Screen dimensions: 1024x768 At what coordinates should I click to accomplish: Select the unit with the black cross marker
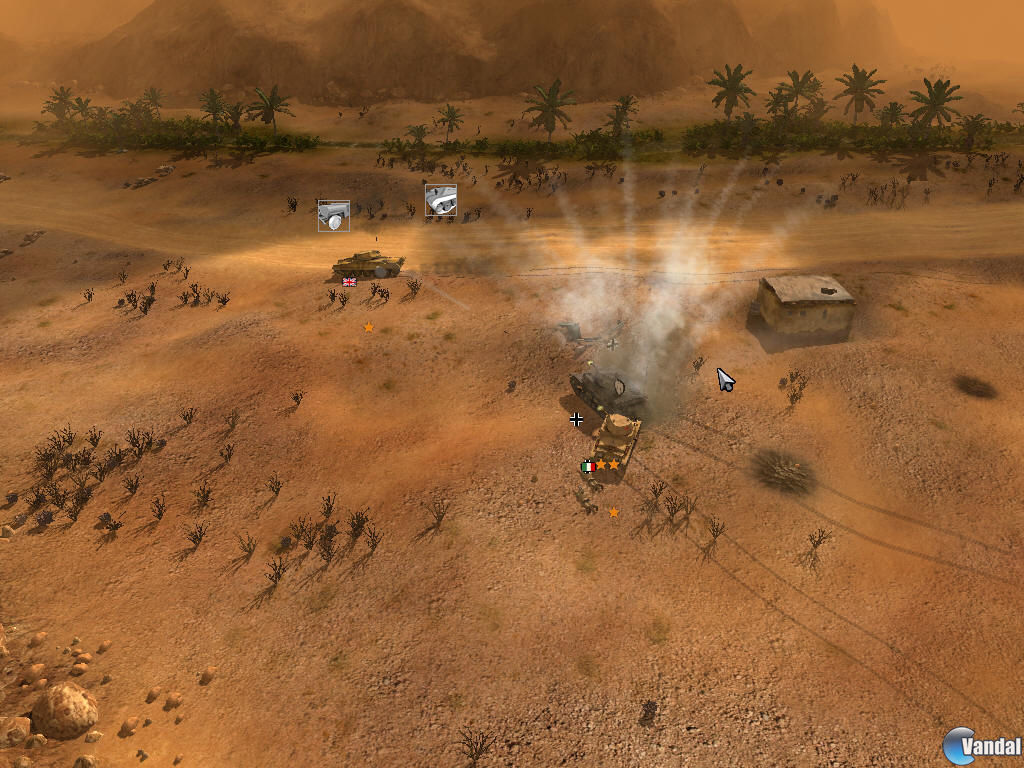605,388
